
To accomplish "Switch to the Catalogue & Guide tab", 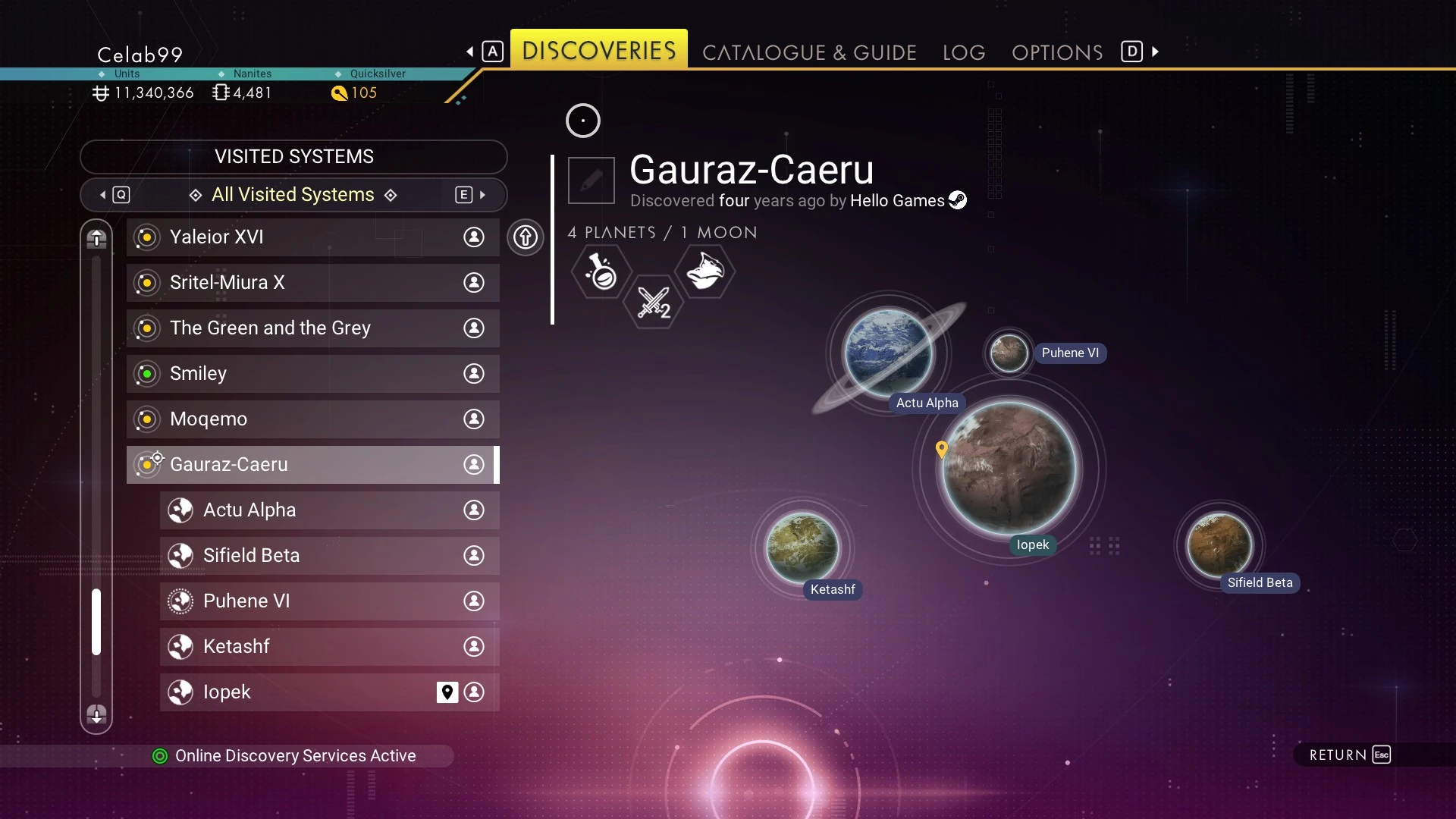I will (x=809, y=52).
